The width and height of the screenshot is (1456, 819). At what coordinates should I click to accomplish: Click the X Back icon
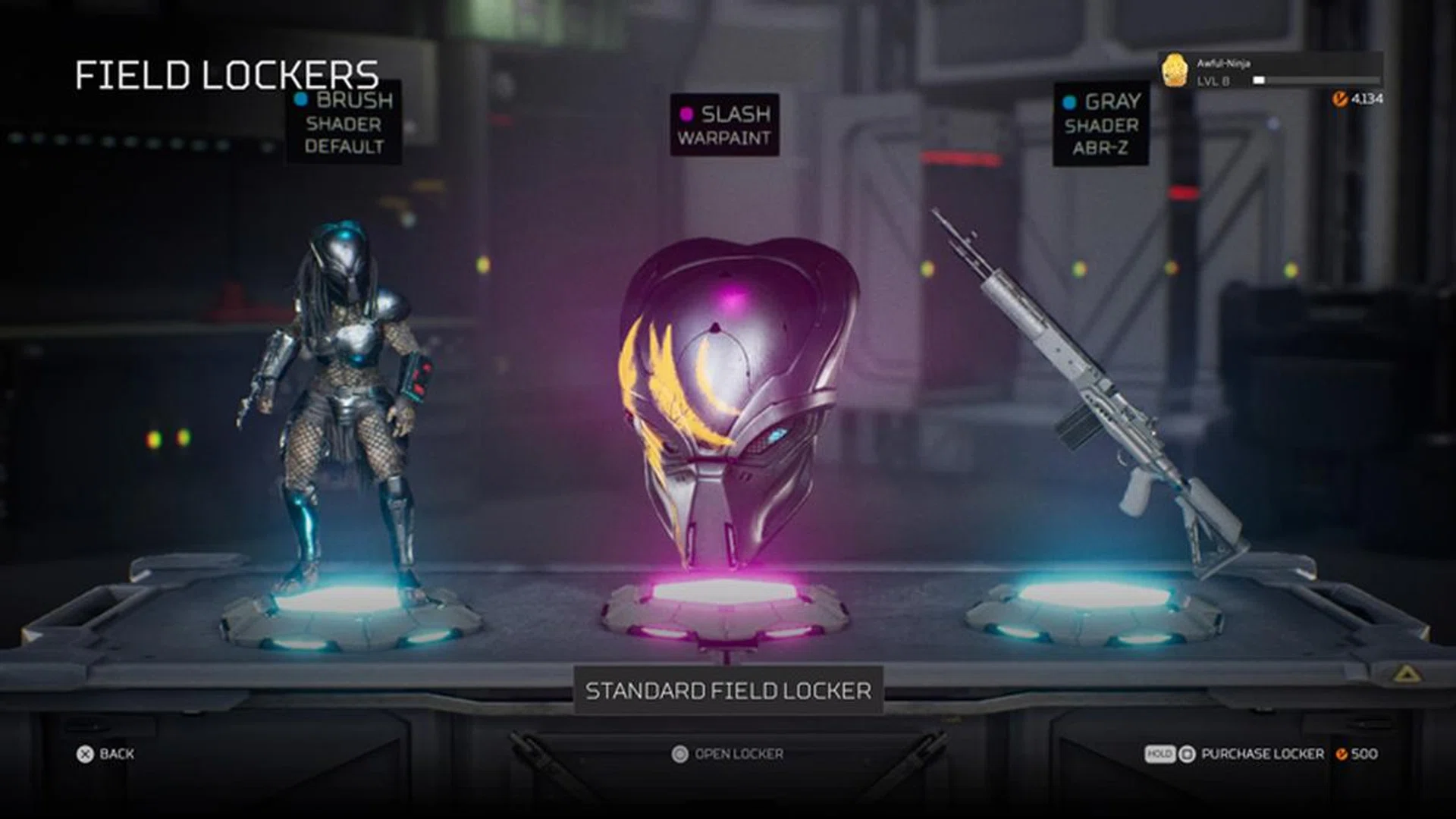tap(85, 754)
